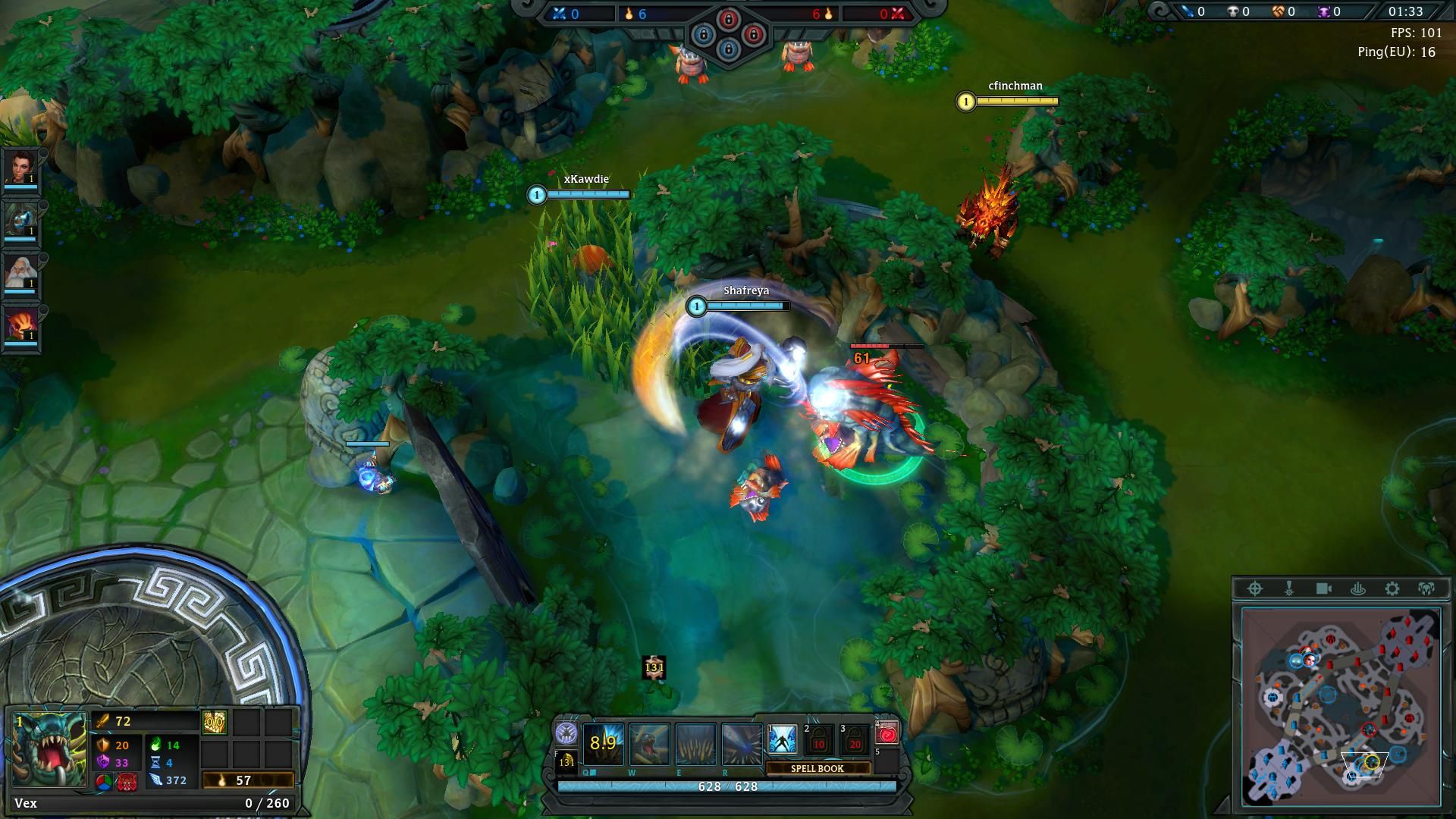
Task: Select the golden inventory item
Action: [213, 723]
